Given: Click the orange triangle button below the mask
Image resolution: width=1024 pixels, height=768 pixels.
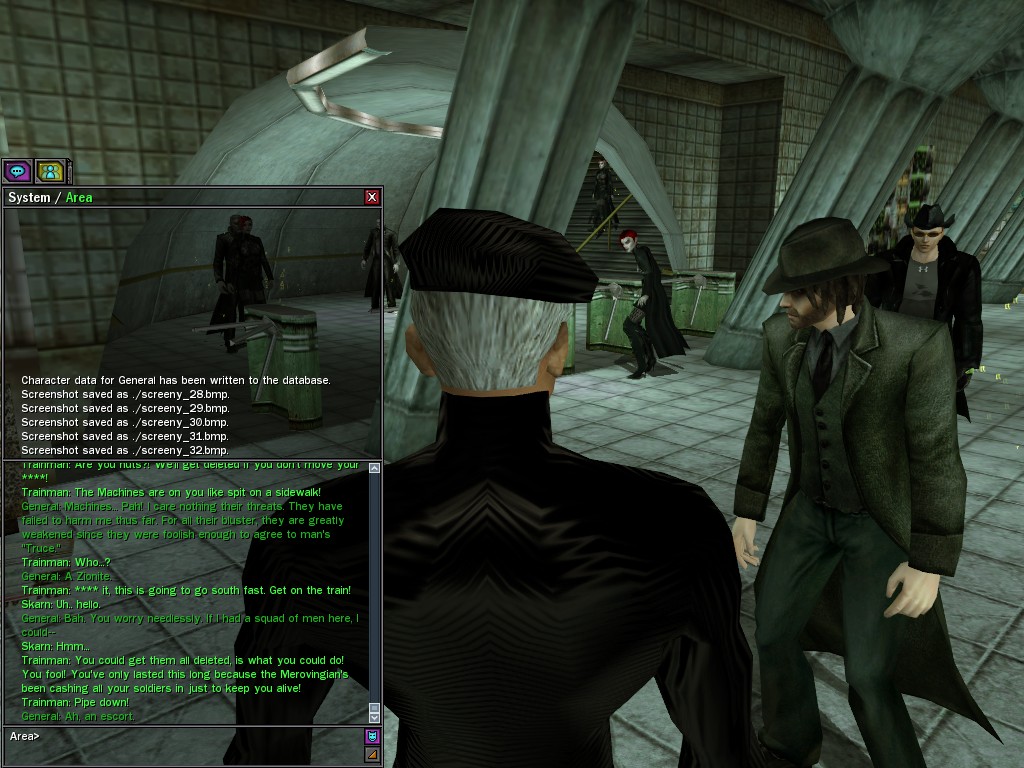Looking at the screenshot, I should [x=372, y=754].
